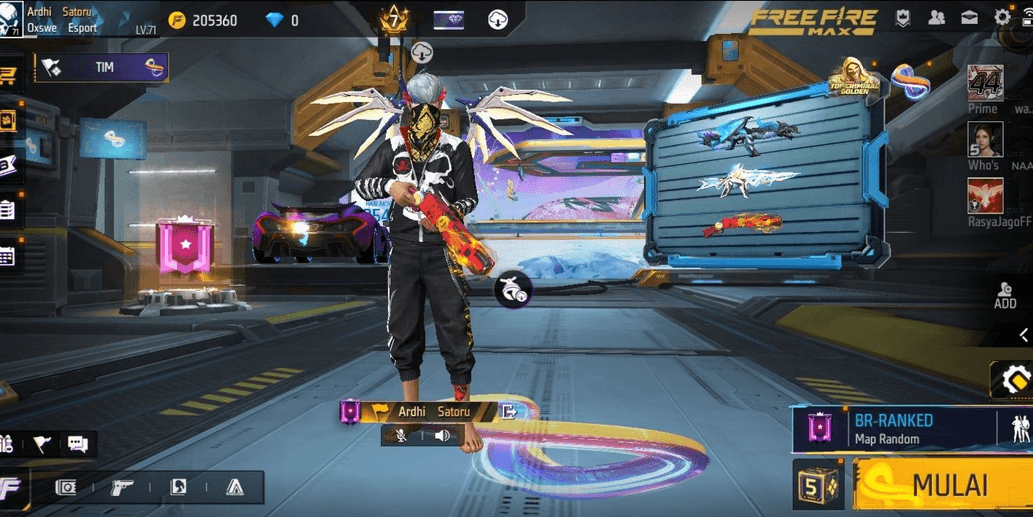This screenshot has width=1033, height=517.
Task: Open the shopping cart store
Action: [8, 75]
